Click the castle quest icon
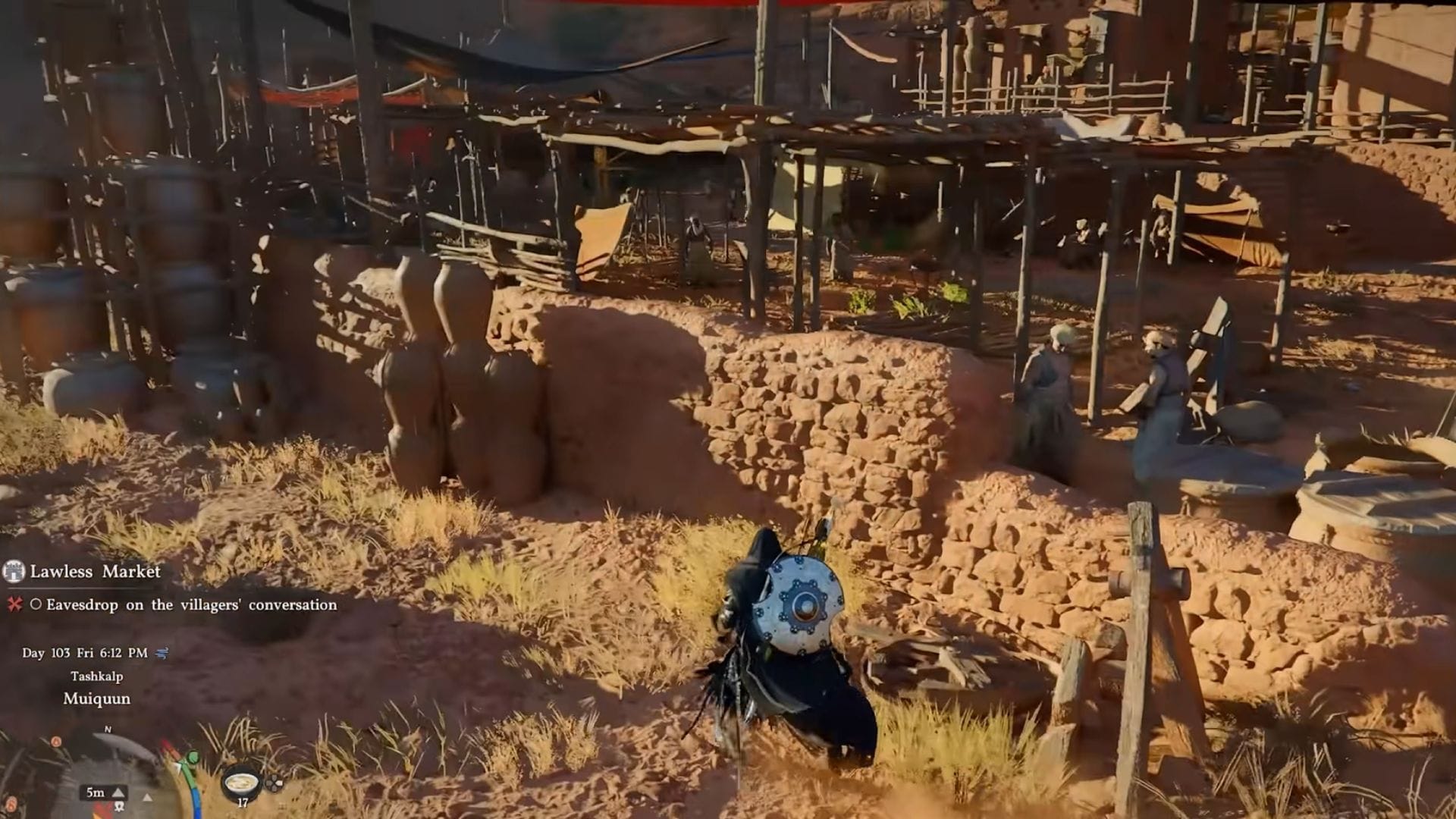Viewport: 1456px width, 819px height. coord(14,571)
